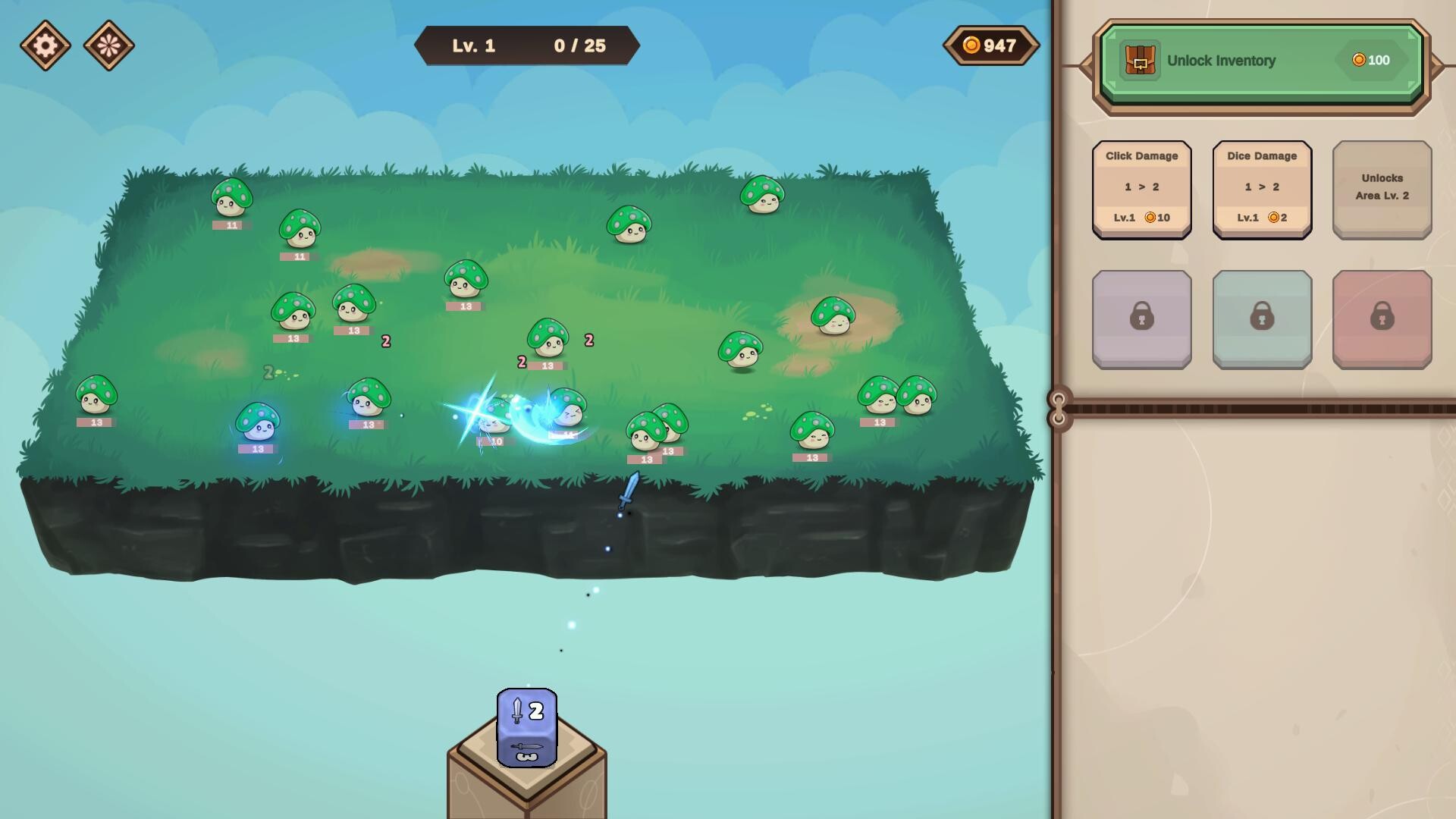
Task: Click the coin counter showing 947
Action: point(990,45)
